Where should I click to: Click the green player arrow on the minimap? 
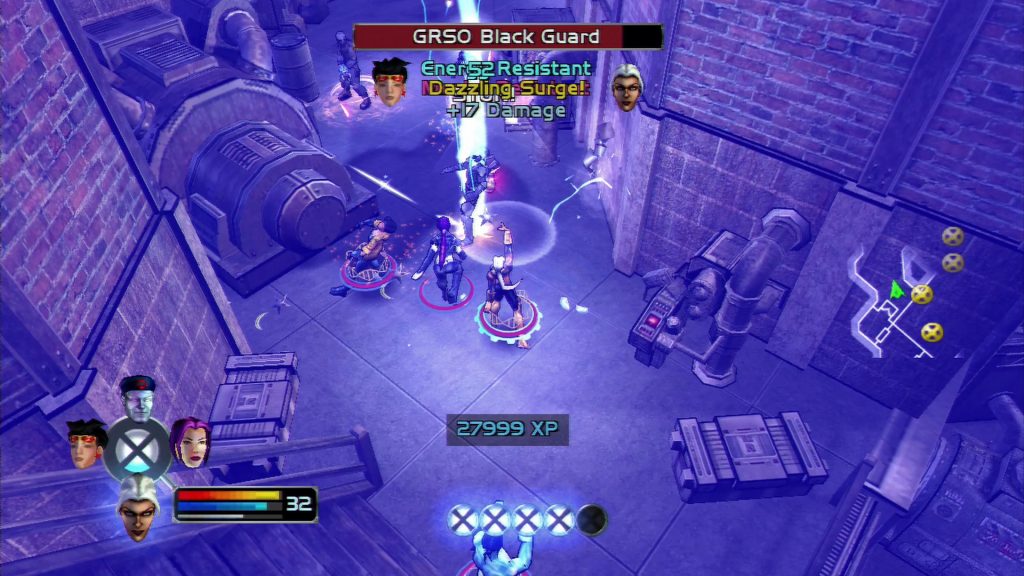[896, 290]
